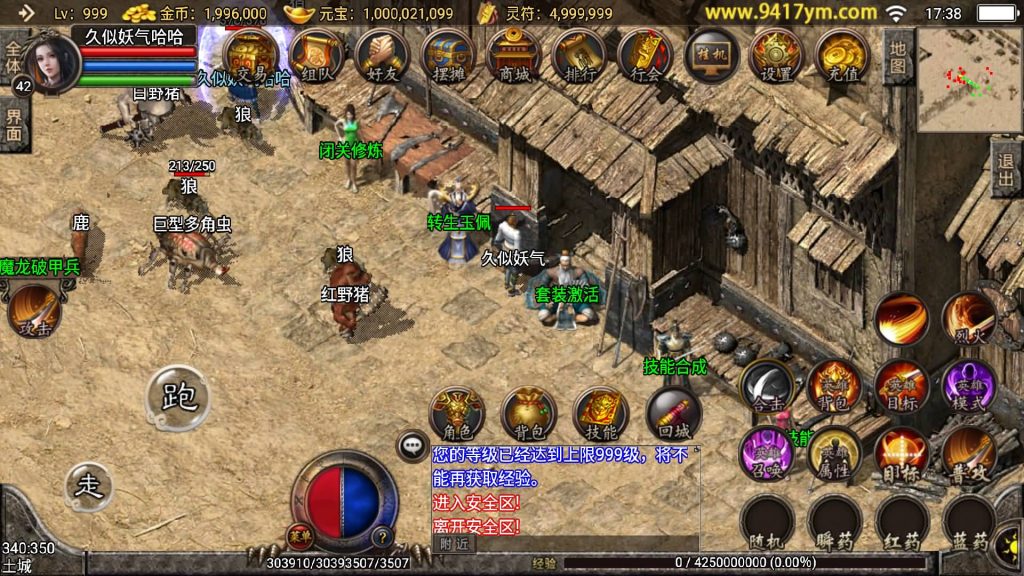Viewport: 1024px width, 576px height.
Task: Open the 角色 character sheet
Action: point(456,414)
